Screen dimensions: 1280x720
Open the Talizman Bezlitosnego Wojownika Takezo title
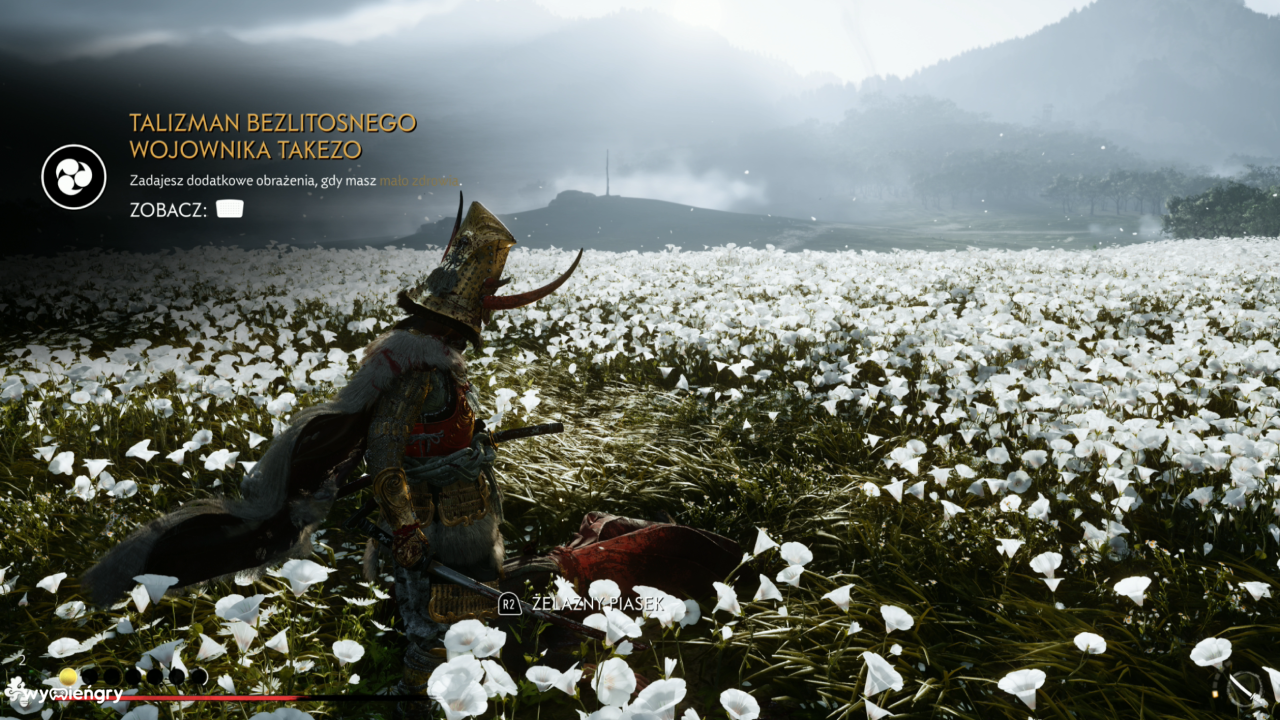click(272, 135)
